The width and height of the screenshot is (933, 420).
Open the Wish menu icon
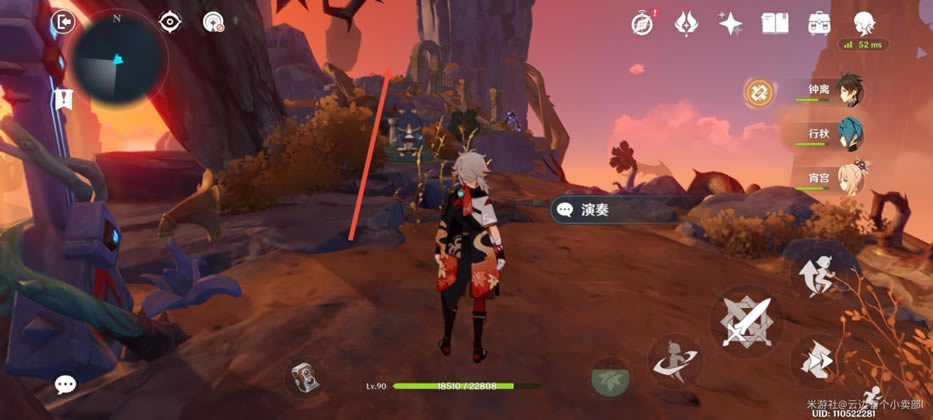[686, 23]
